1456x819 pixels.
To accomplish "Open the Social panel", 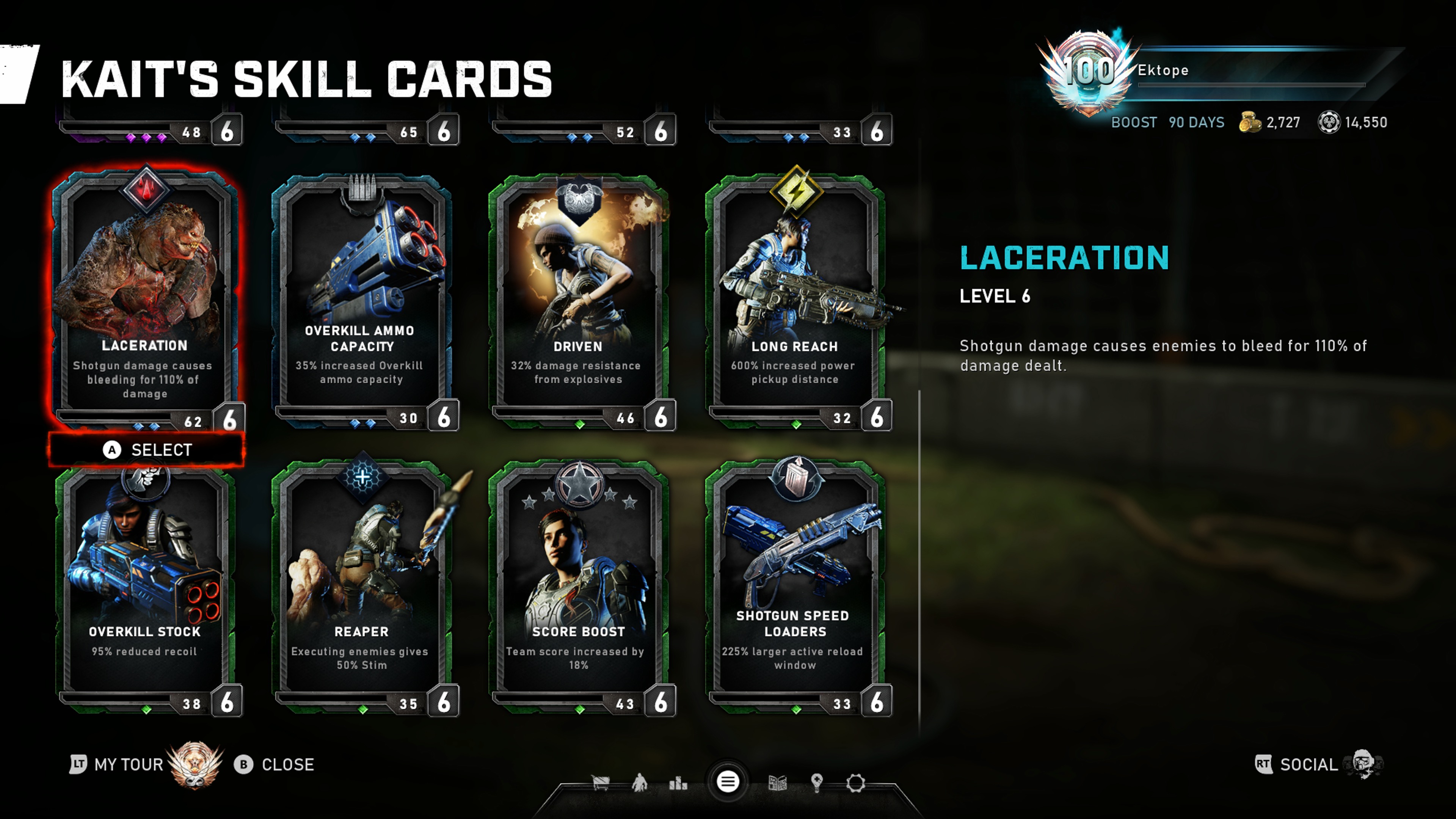I will pyautogui.click(x=1308, y=765).
